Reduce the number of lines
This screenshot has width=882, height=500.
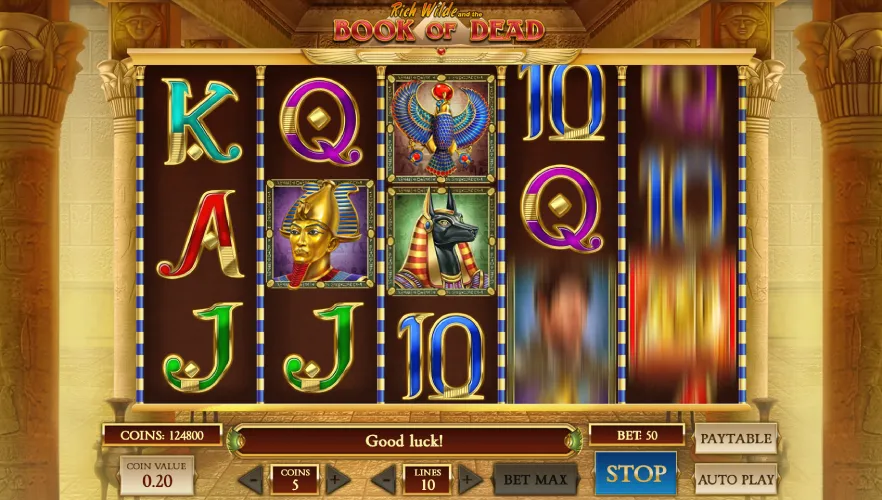click(384, 479)
